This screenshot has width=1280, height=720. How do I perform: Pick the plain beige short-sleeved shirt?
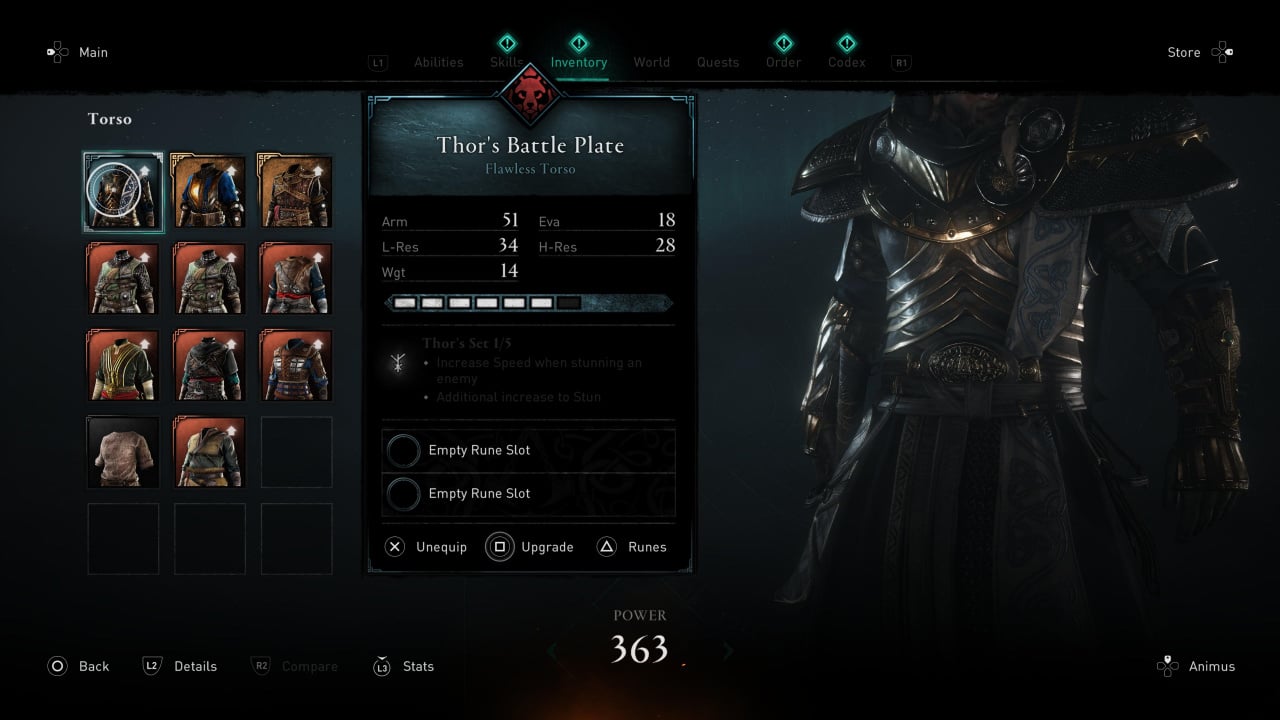(123, 452)
